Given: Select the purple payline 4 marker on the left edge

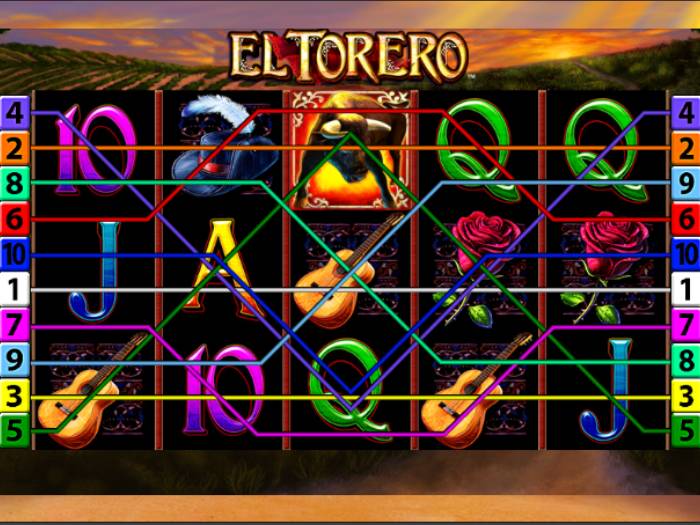Looking at the screenshot, I should pos(14,113).
